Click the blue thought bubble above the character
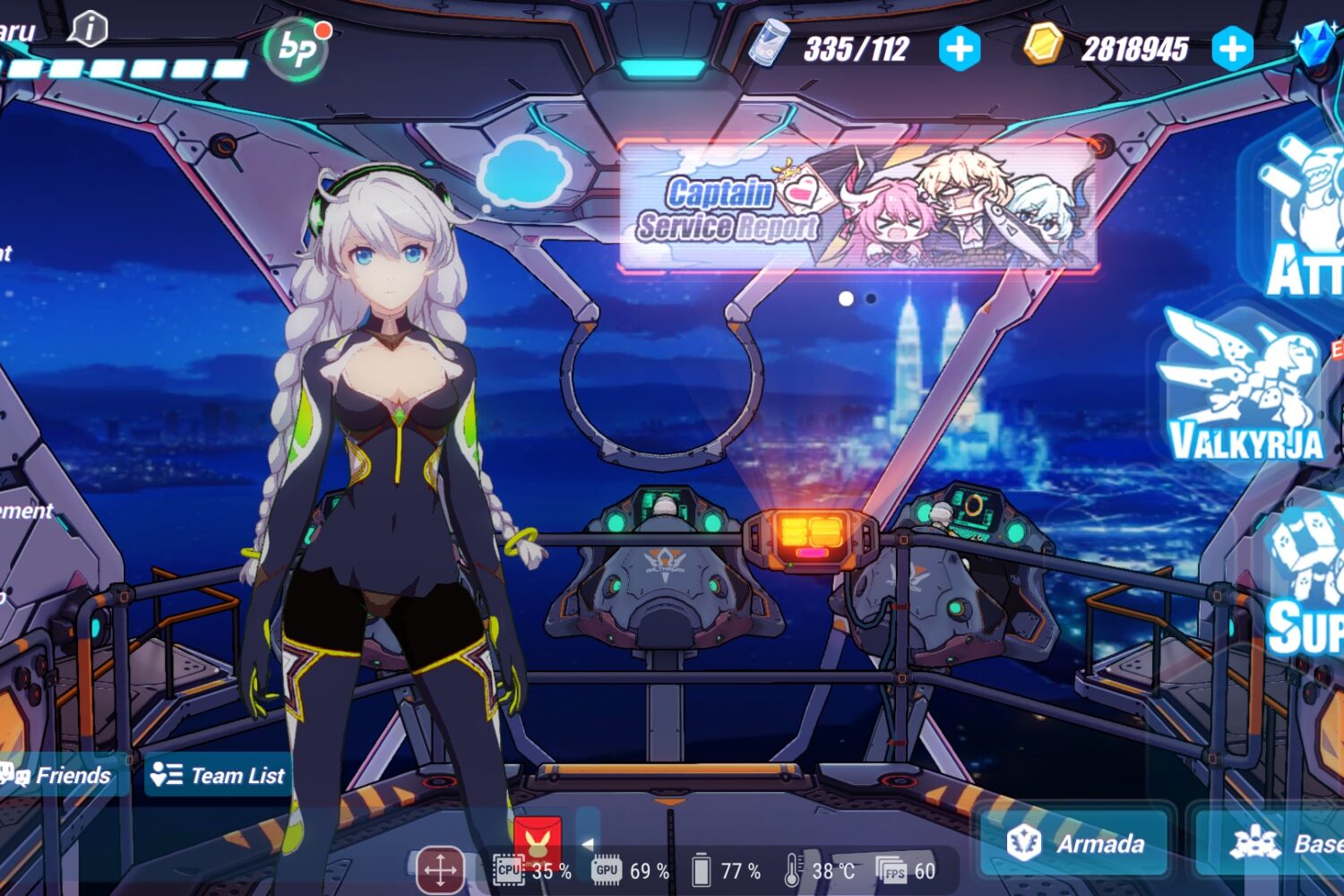 pos(523,173)
